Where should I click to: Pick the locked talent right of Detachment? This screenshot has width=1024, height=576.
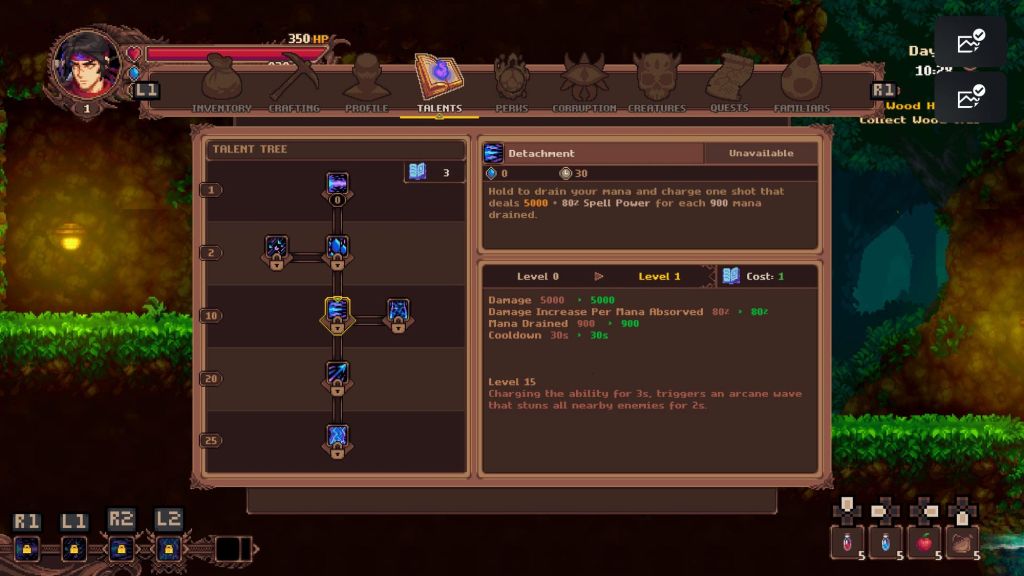(397, 313)
